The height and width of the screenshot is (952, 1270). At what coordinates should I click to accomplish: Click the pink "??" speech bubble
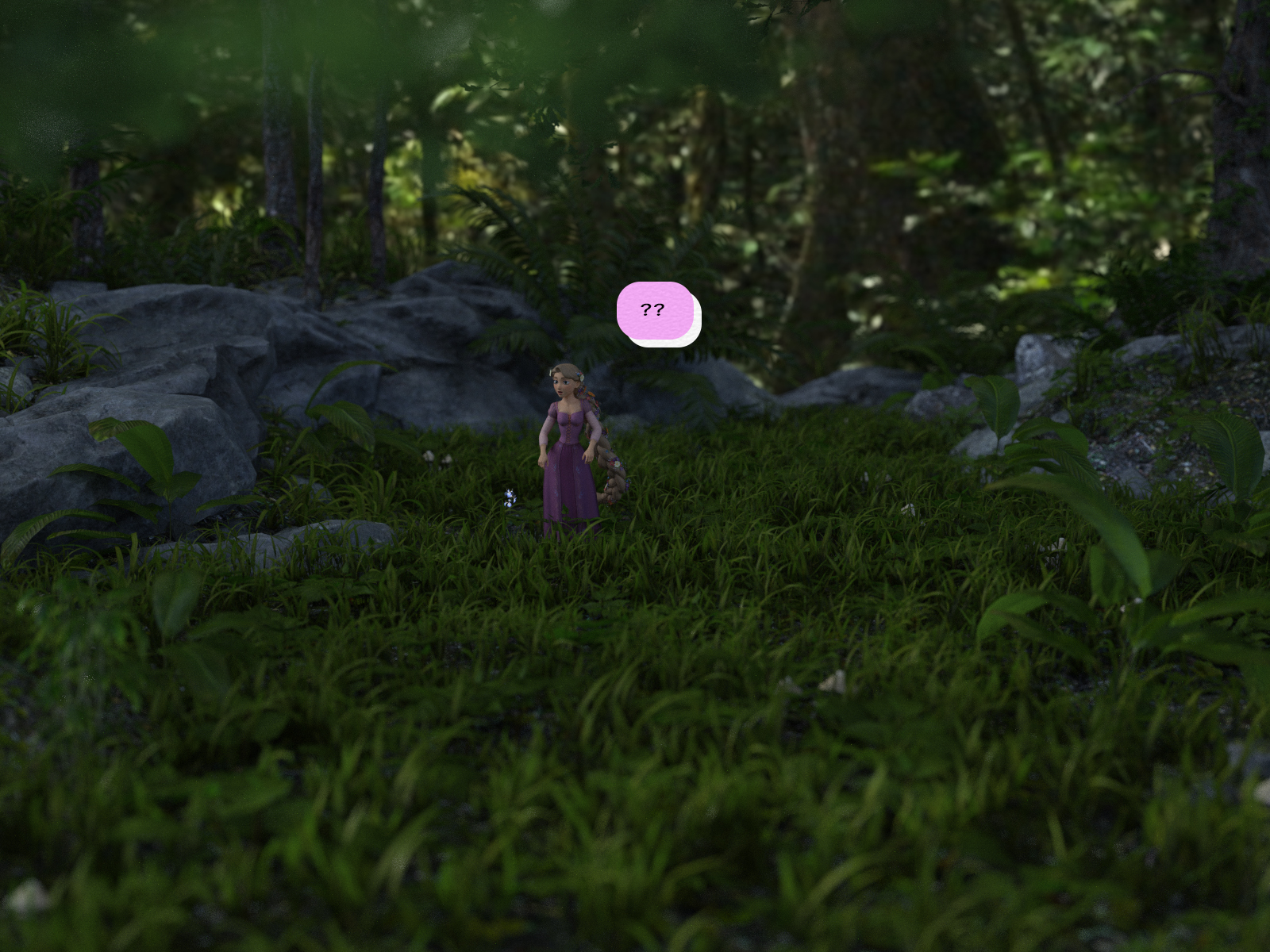[655, 311]
